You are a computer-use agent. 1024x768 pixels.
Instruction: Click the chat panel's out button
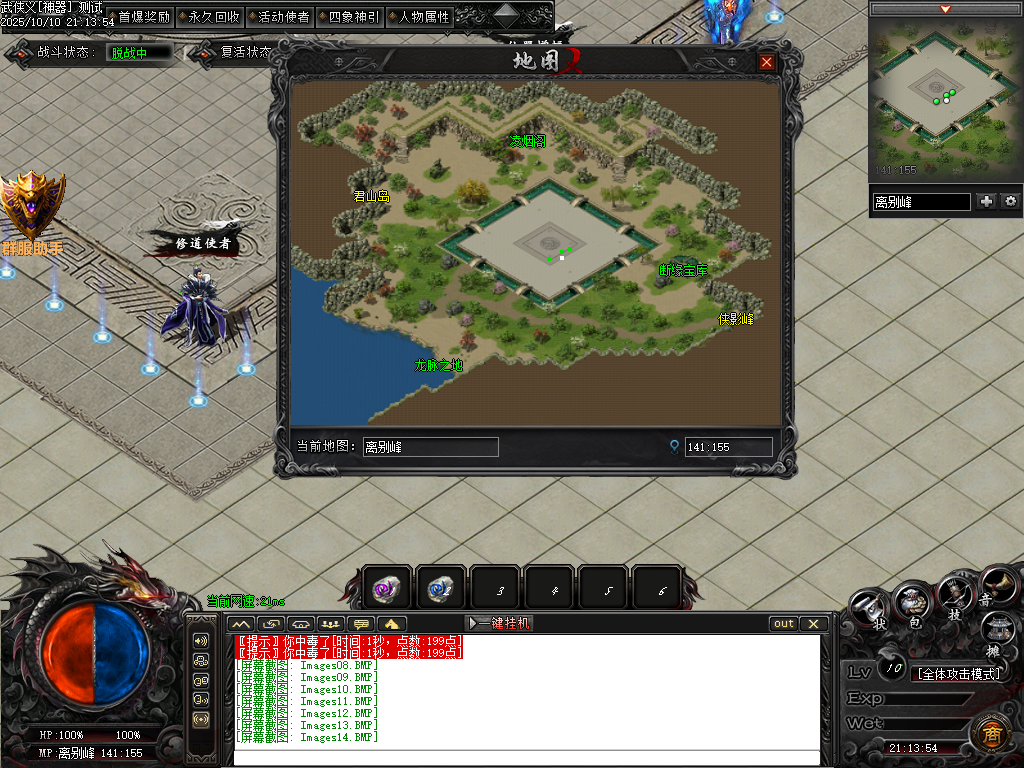(784, 623)
